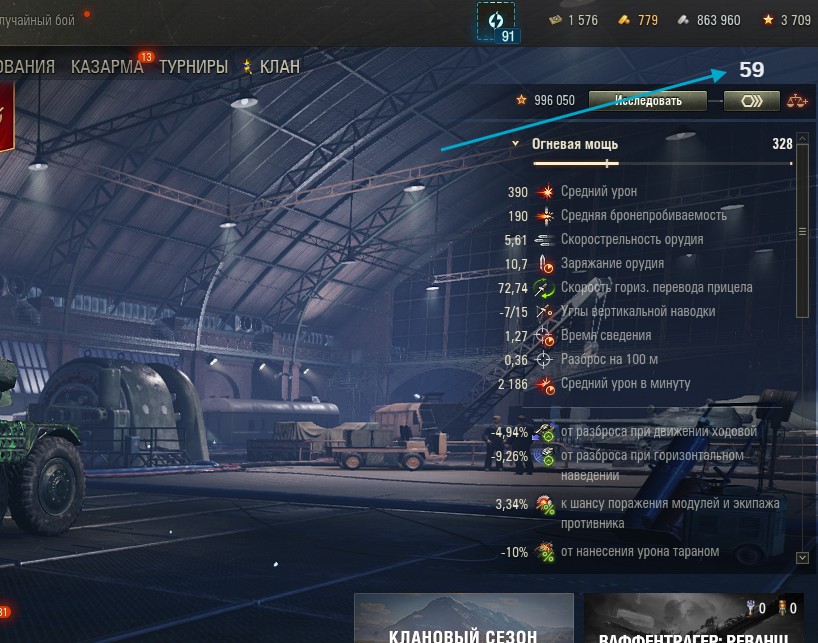Open the Казарма (Barracks) tab
Viewport: 818px width, 643px height.
(107, 67)
